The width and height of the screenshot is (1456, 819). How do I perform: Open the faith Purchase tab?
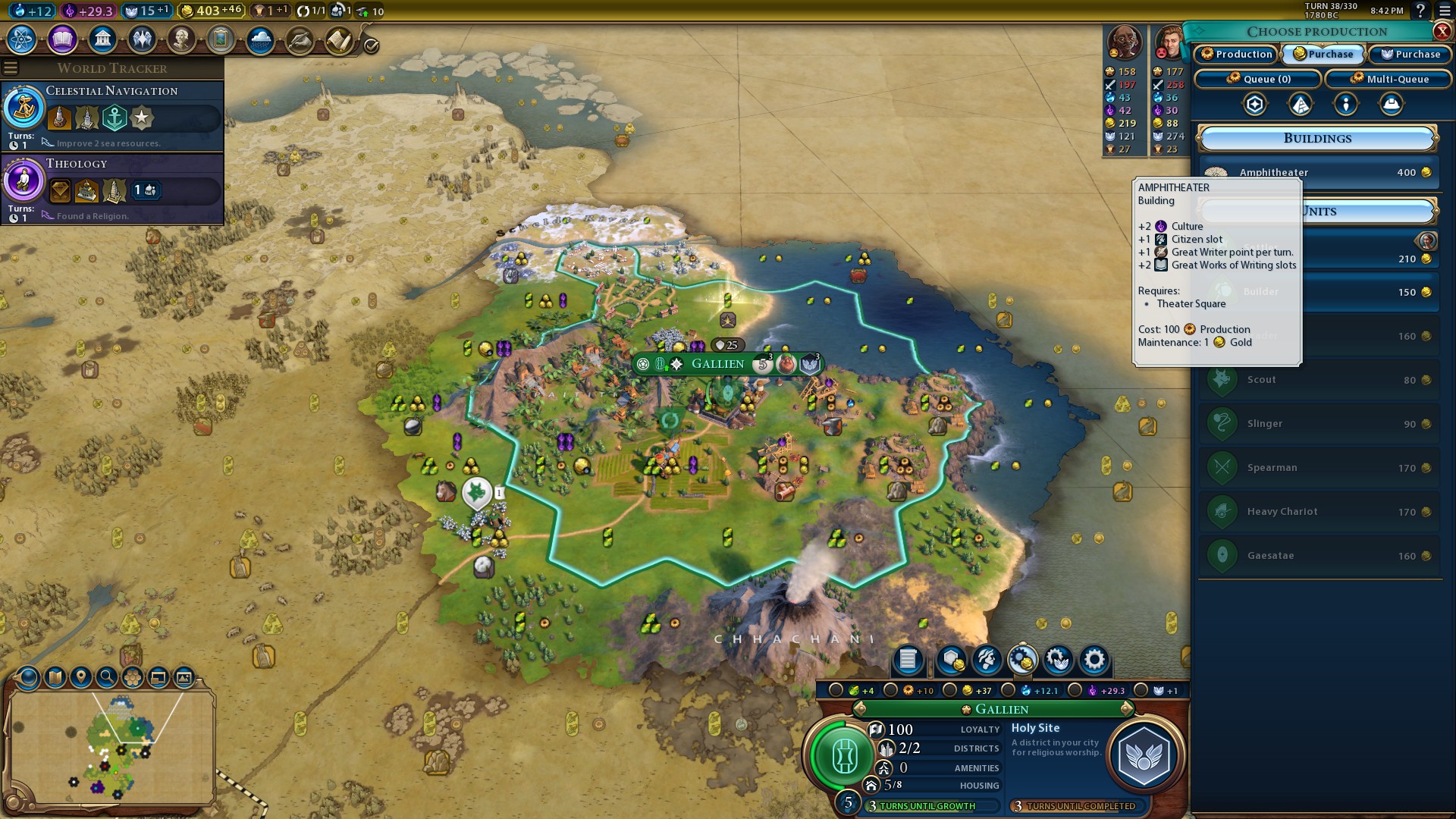[x=1410, y=55]
